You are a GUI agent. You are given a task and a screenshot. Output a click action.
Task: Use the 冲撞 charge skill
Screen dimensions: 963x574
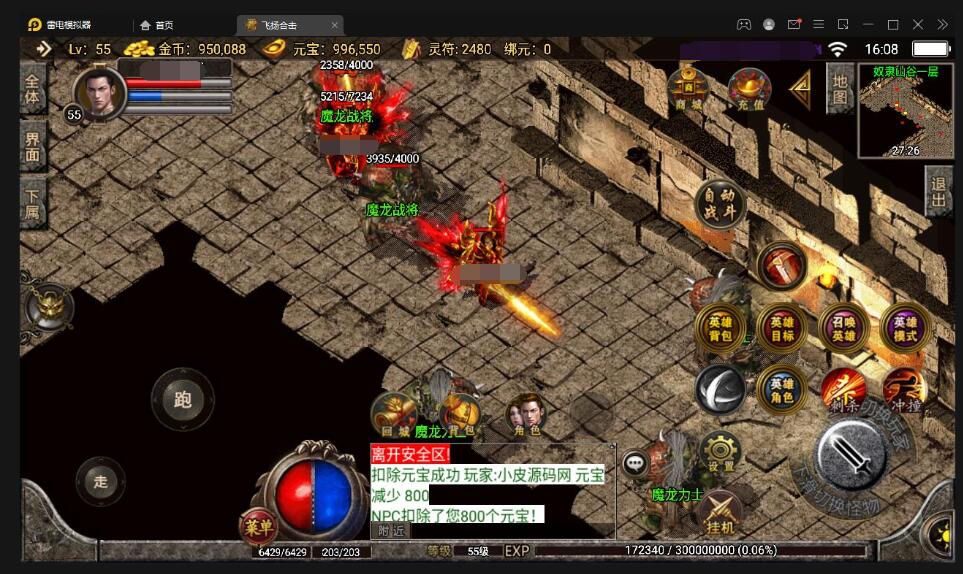(904, 390)
